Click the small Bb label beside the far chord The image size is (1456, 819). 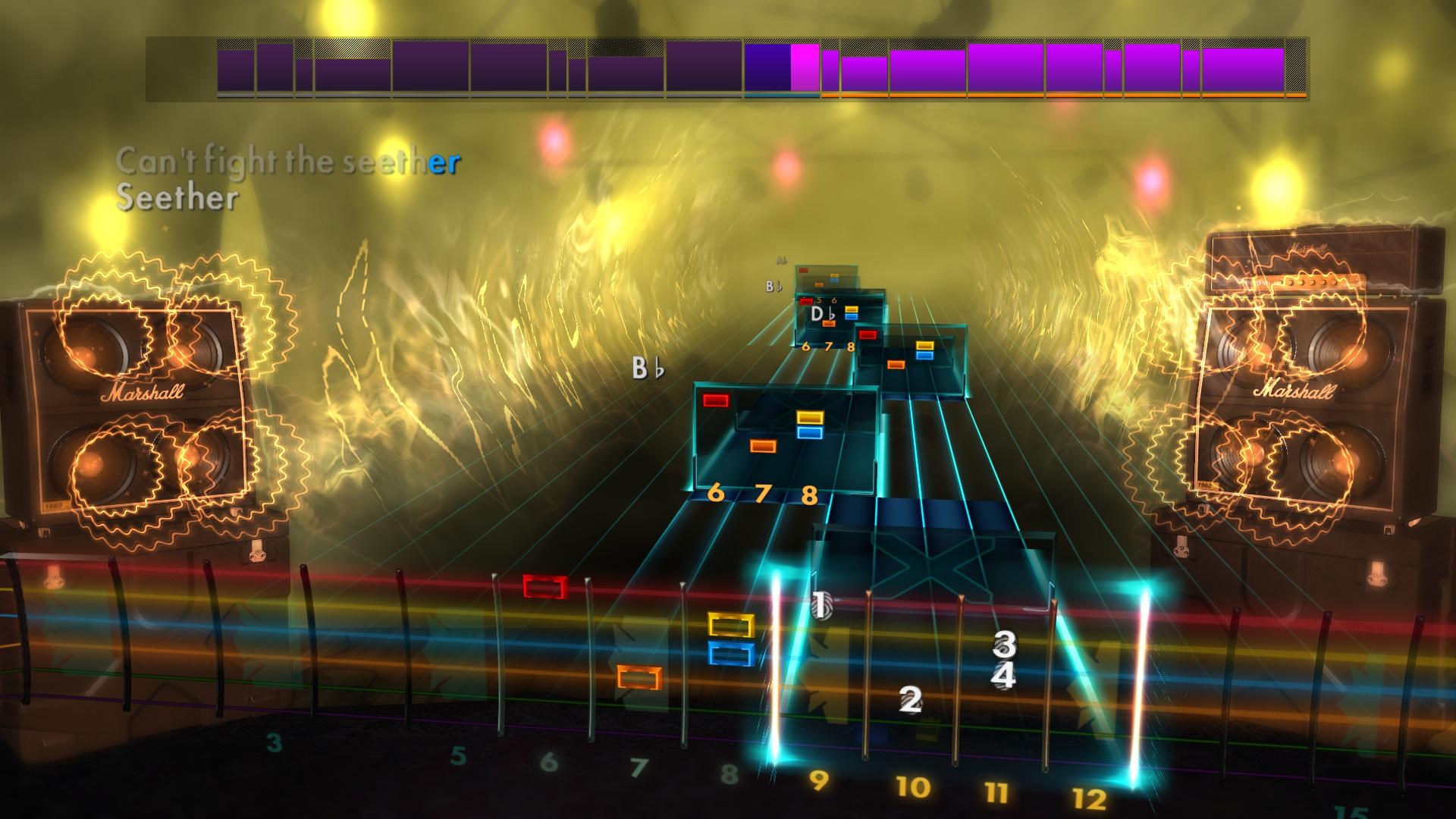(x=772, y=286)
